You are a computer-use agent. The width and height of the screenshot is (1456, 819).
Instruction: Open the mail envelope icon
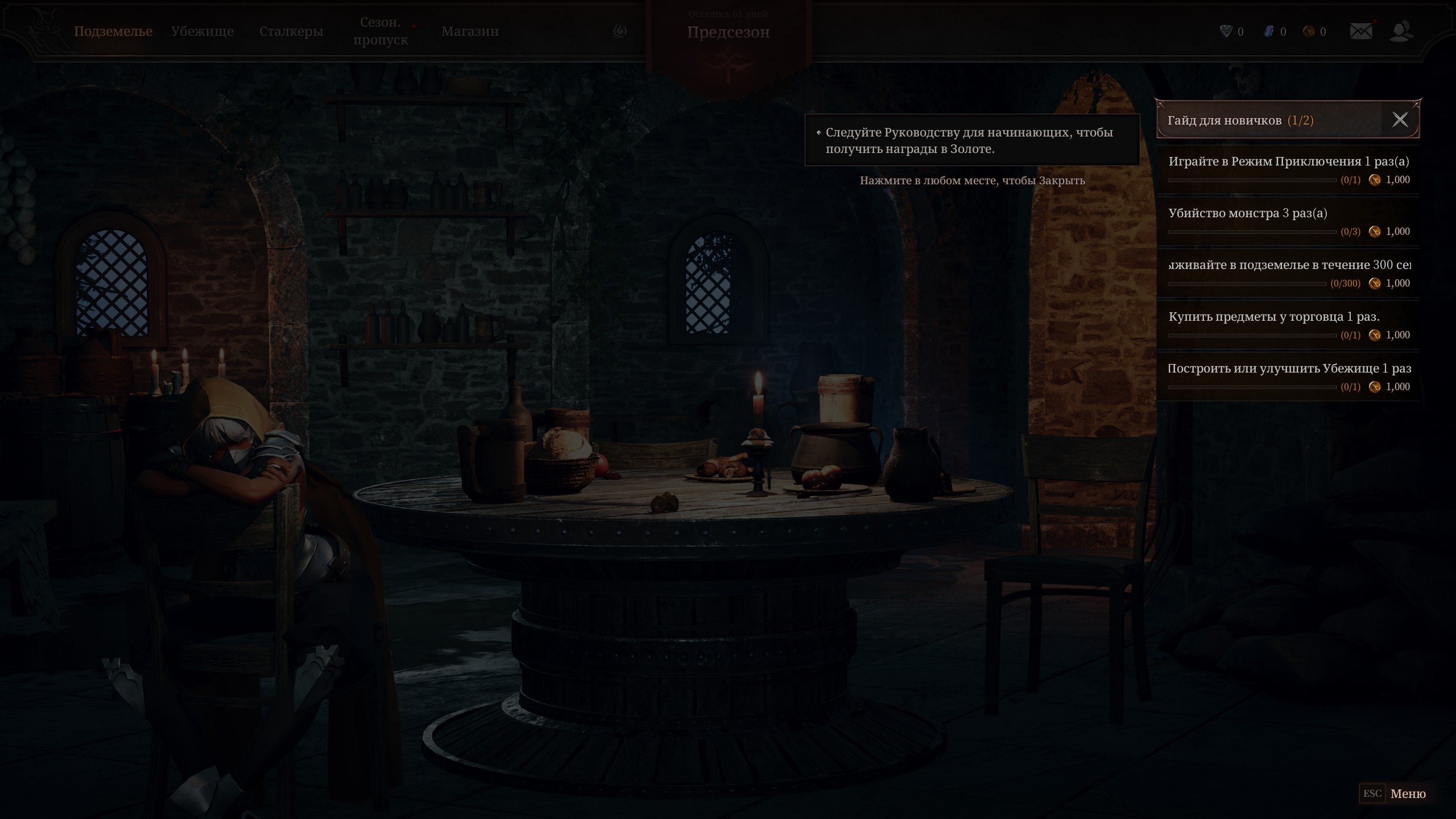pos(1360,31)
